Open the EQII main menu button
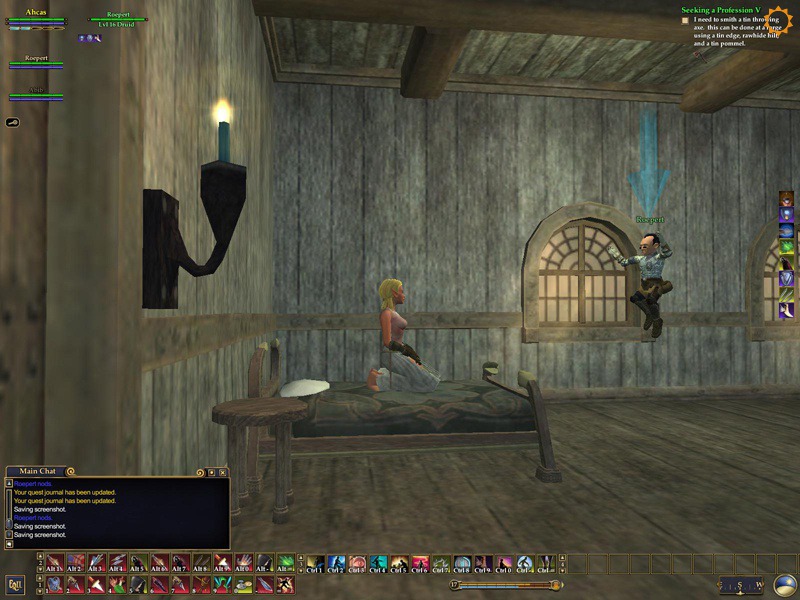Image resolution: width=800 pixels, height=600 pixels. pyautogui.click(x=15, y=584)
